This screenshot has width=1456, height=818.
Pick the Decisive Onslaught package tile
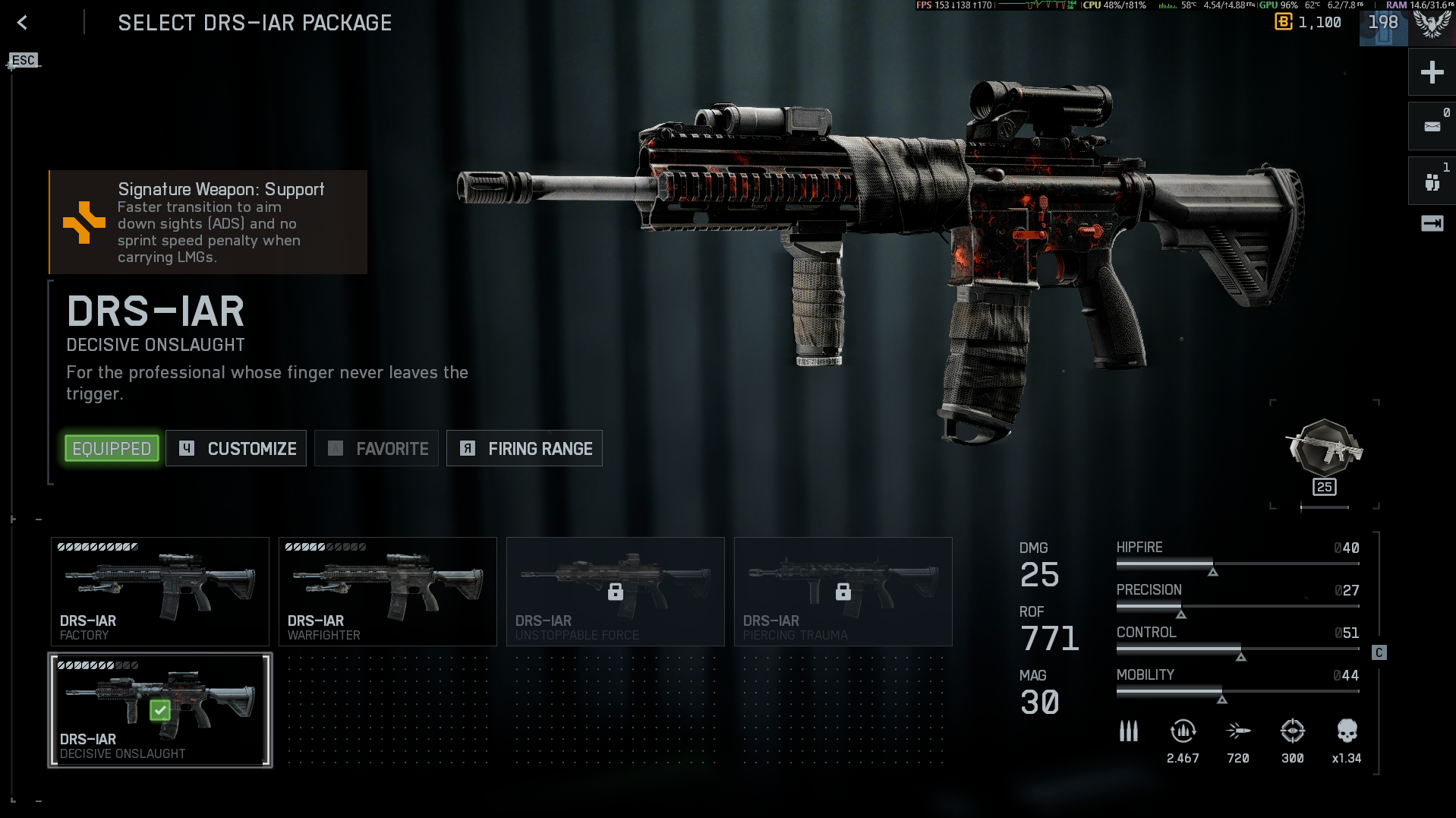[160, 710]
